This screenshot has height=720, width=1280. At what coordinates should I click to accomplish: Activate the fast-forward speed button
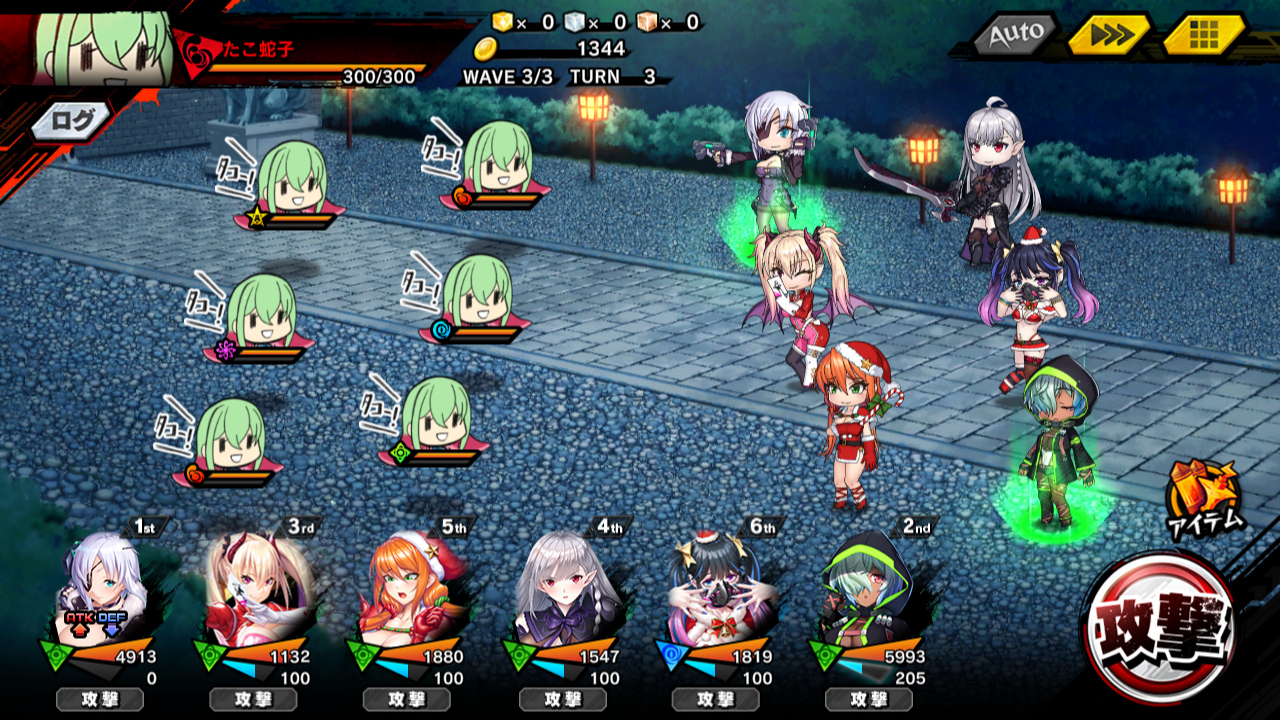[1107, 36]
